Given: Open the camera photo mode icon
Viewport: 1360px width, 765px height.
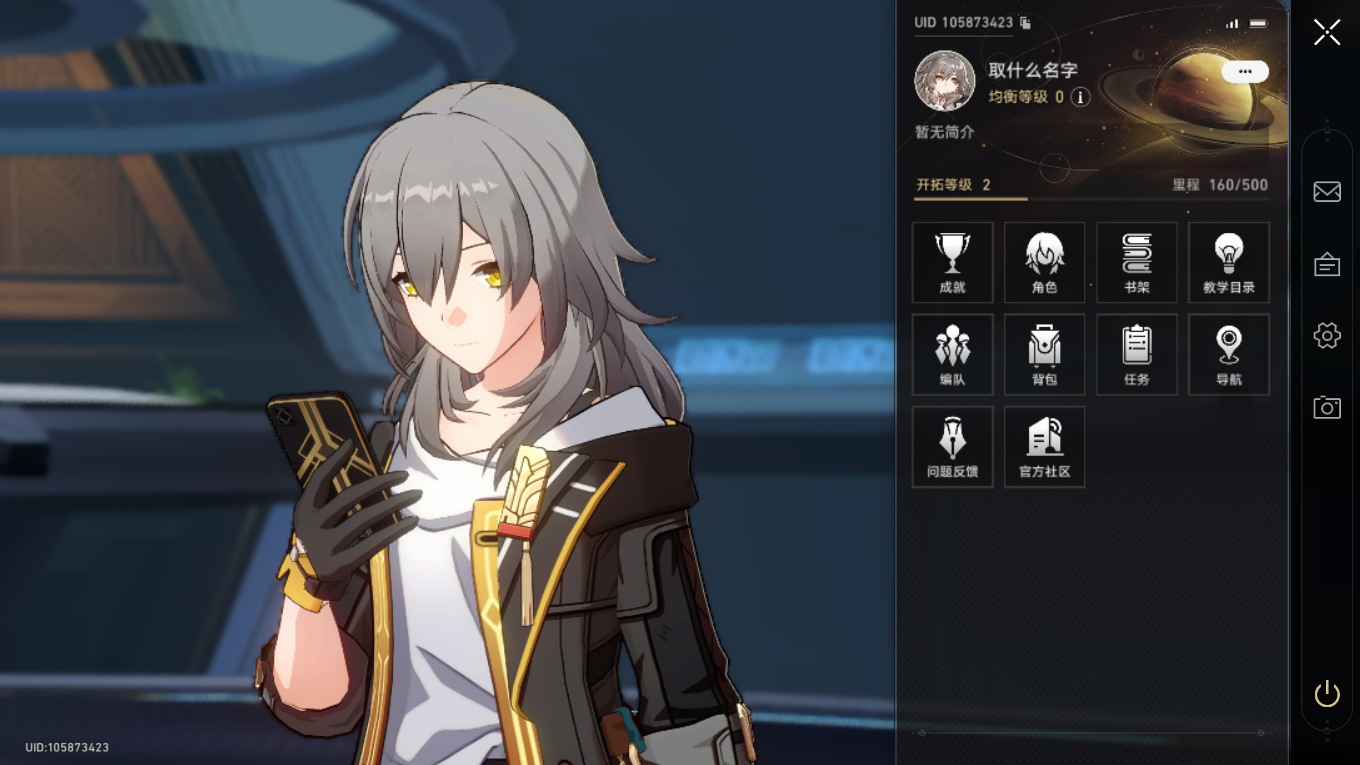Looking at the screenshot, I should coord(1327,407).
